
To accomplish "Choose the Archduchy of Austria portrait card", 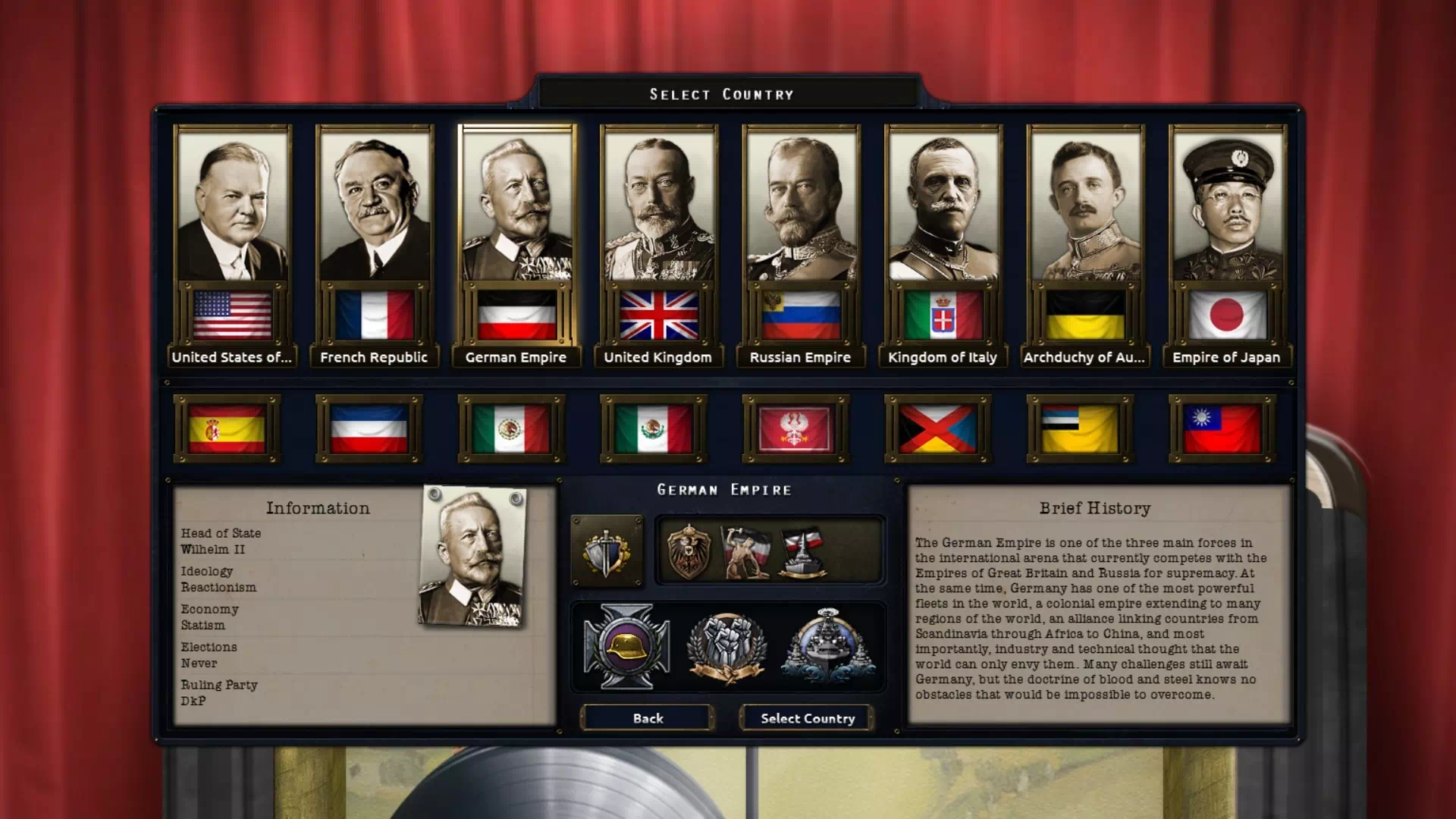I will click(1085, 243).
